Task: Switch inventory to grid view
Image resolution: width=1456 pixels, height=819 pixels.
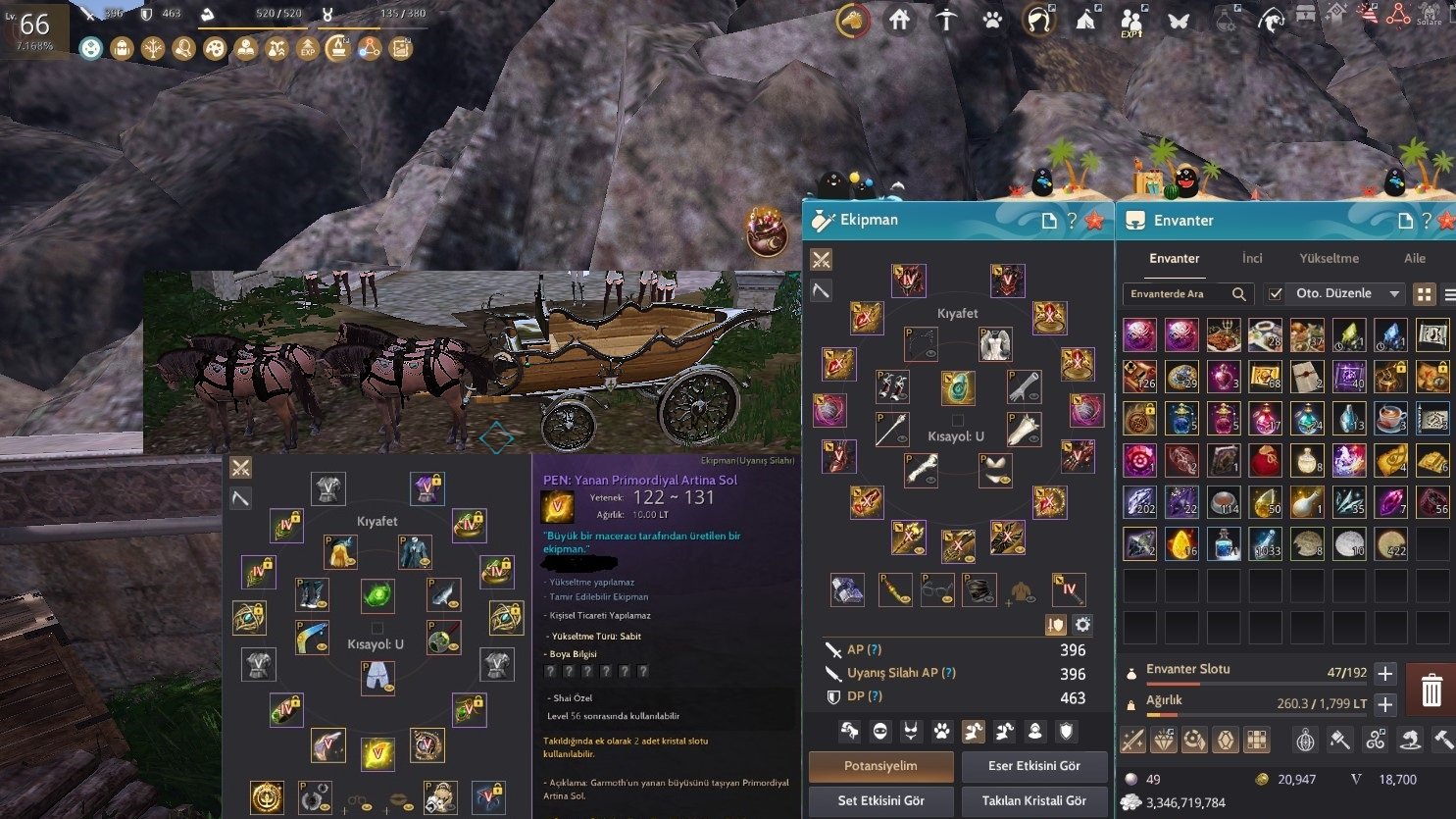Action: pos(1424,294)
